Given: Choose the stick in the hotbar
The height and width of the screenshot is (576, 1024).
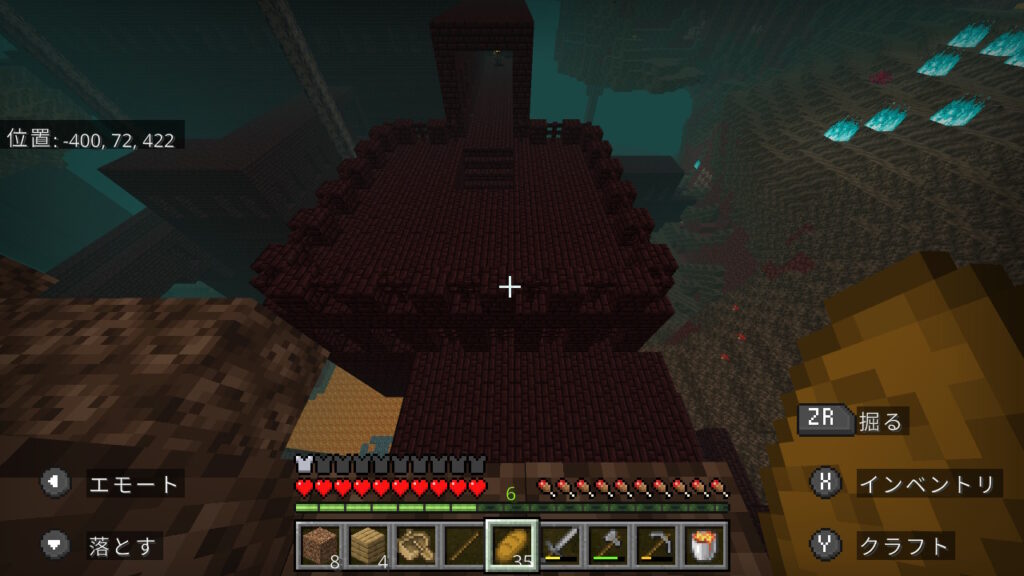Looking at the screenshot, I should [463, 545].
